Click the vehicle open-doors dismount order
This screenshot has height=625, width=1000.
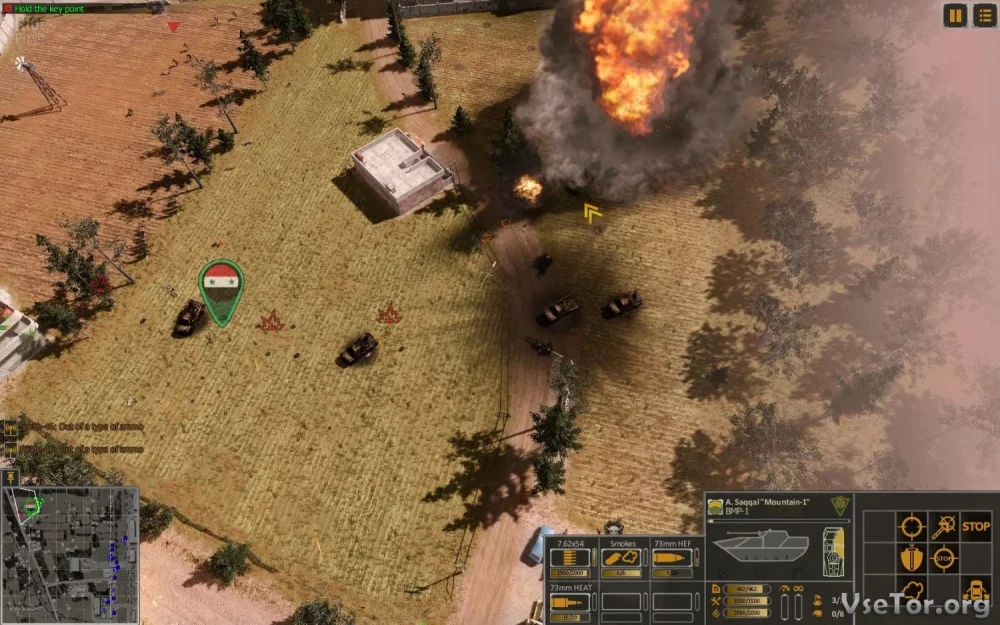click(x=975, y=590)
